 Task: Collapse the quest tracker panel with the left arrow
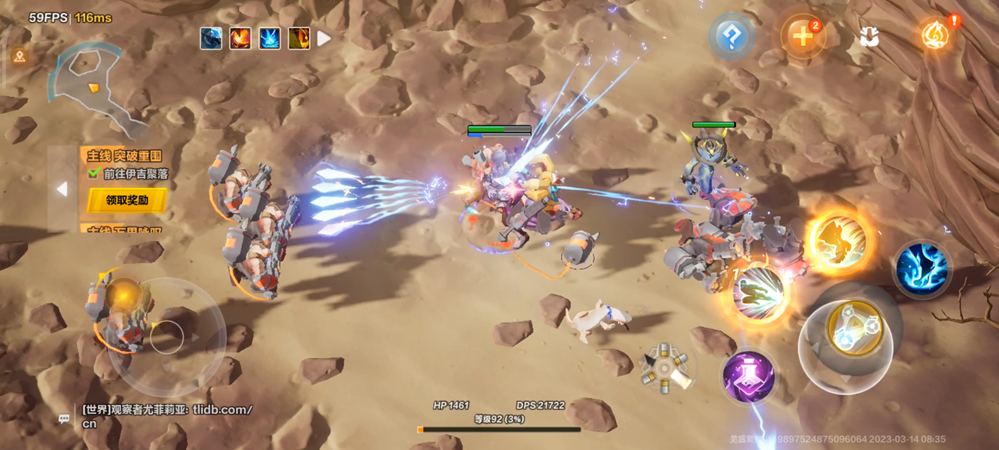click(x=62, y=189)
